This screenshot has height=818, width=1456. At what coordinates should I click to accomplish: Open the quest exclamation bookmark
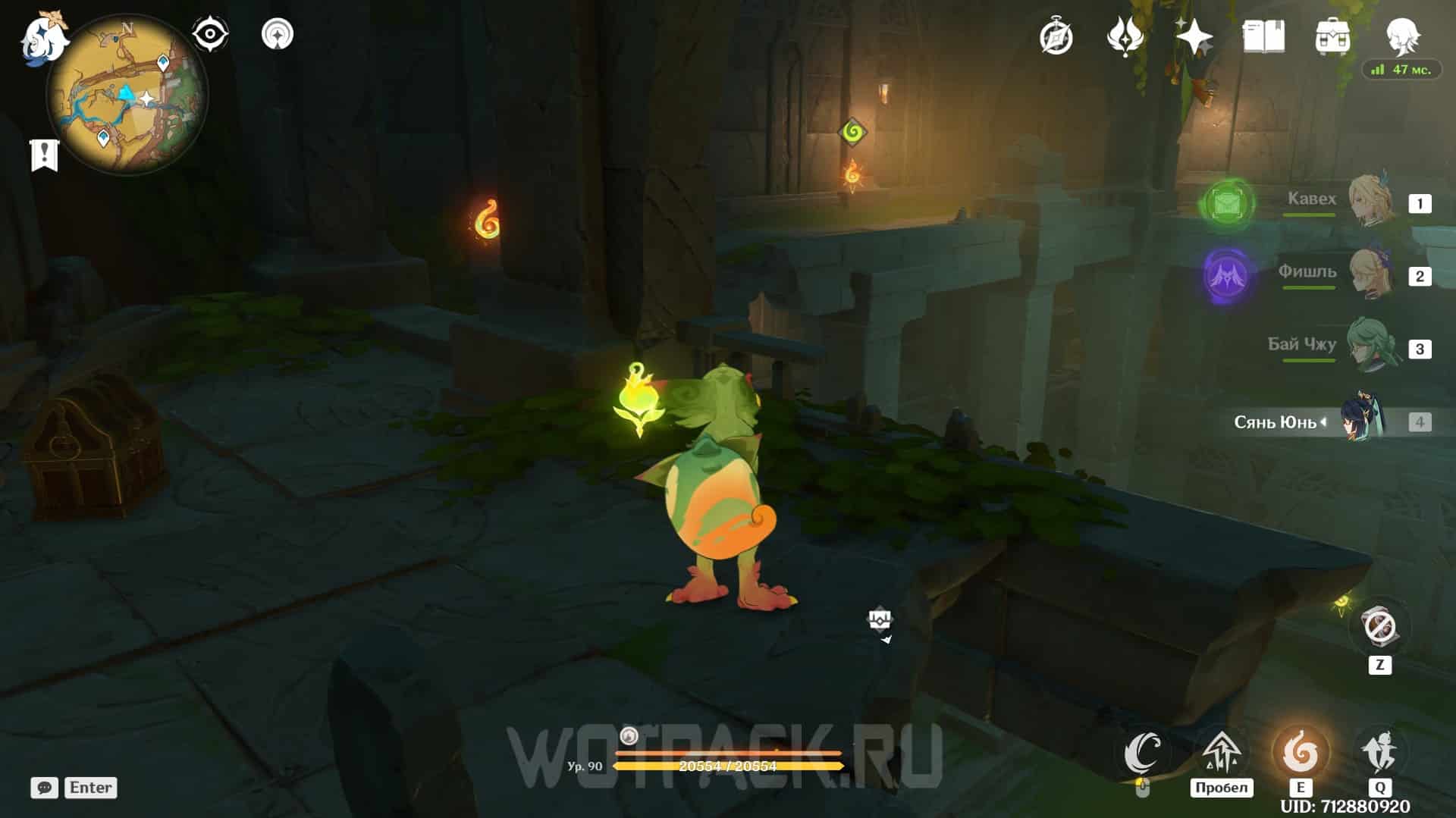coord(44,155)
